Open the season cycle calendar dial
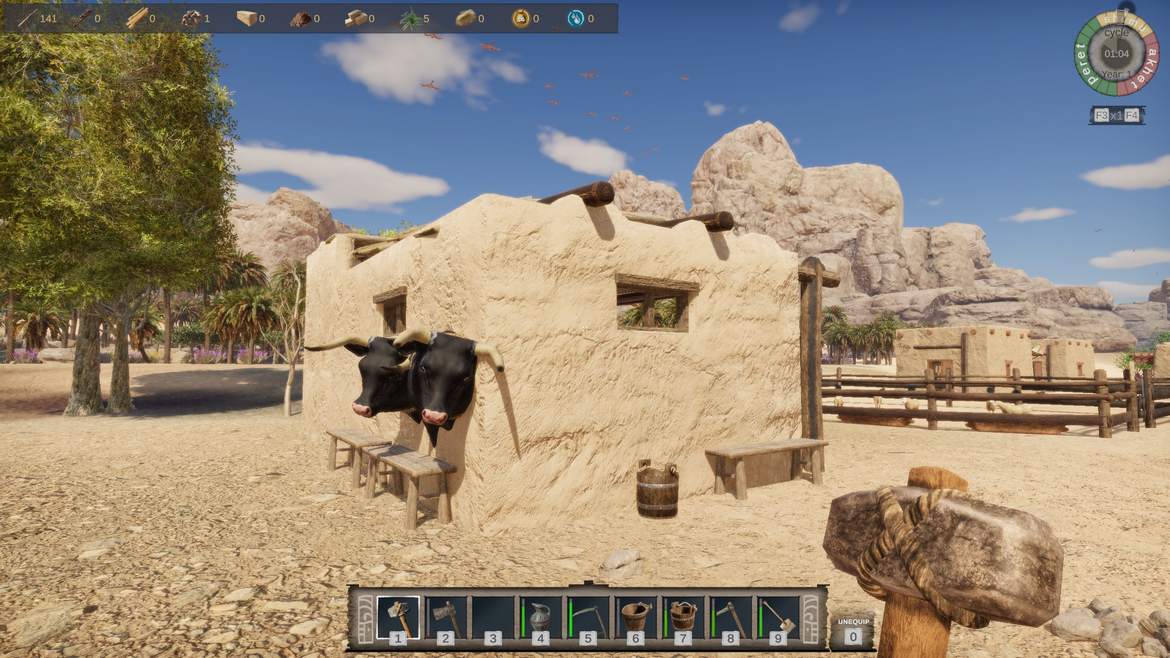Image resolution: width=1170 pixels, height=658 pixels. [x=1116, y=53]
